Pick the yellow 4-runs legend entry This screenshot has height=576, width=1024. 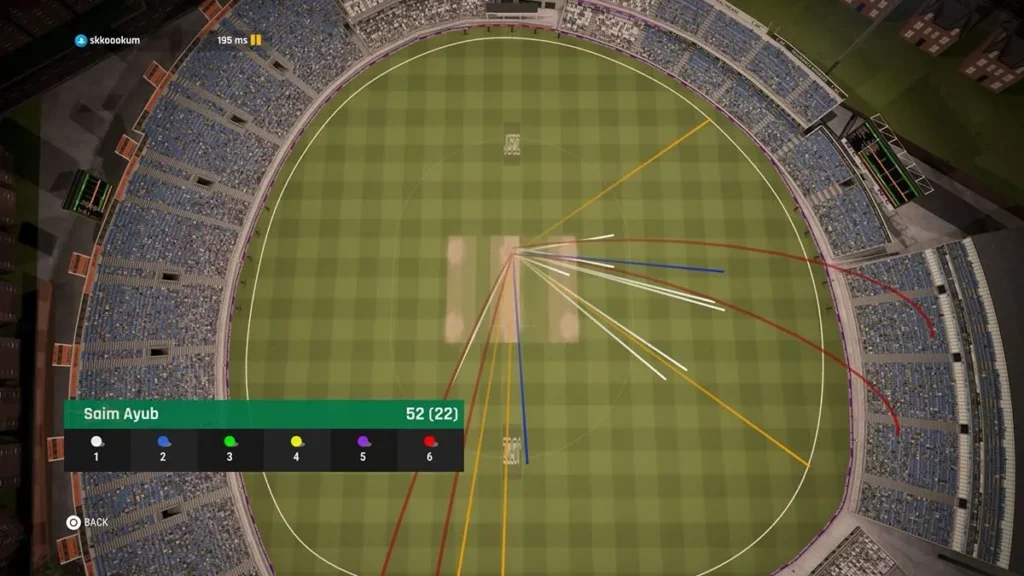[x=297, y=449]
